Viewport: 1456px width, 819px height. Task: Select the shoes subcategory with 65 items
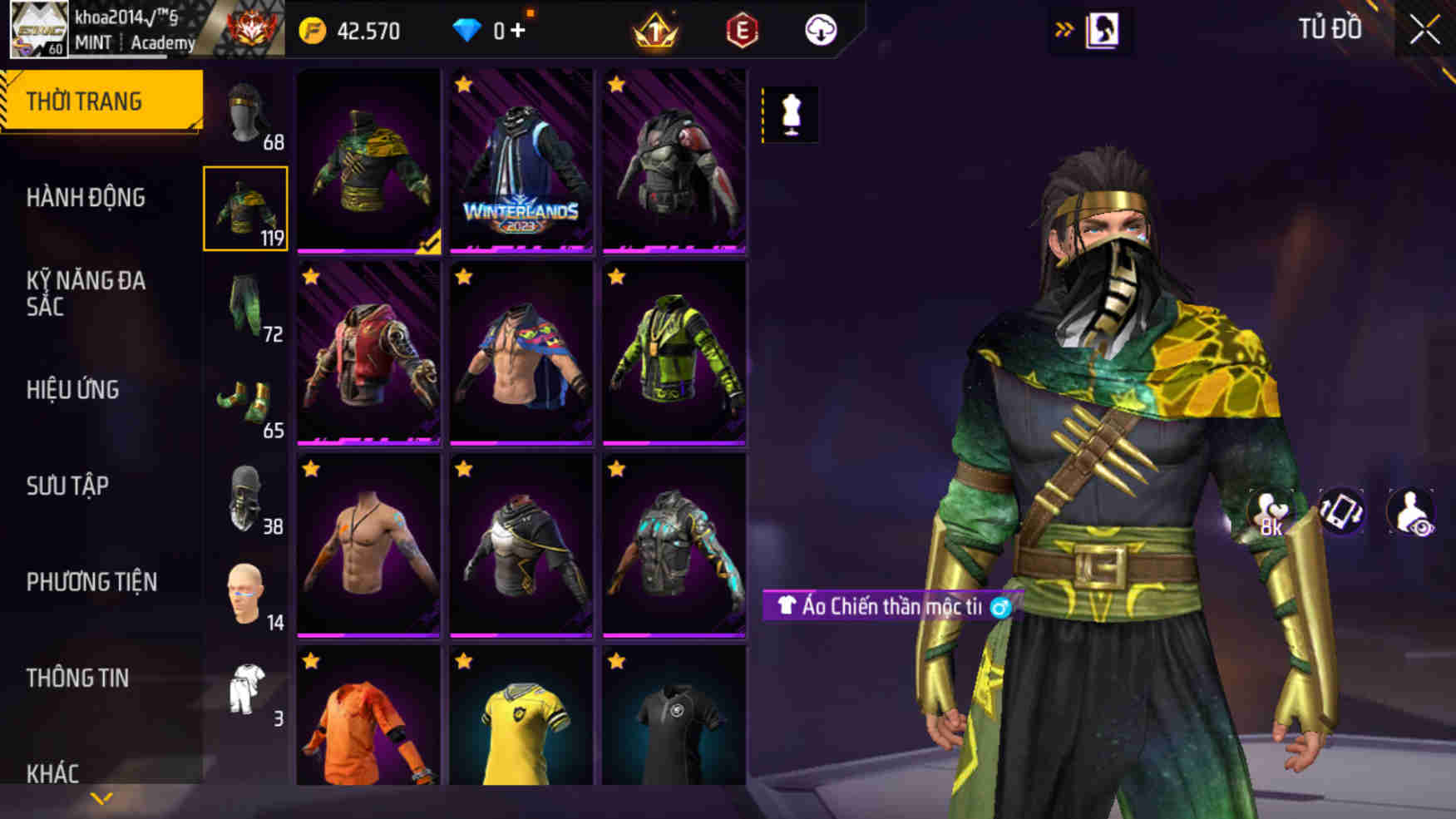coord(246,402)
